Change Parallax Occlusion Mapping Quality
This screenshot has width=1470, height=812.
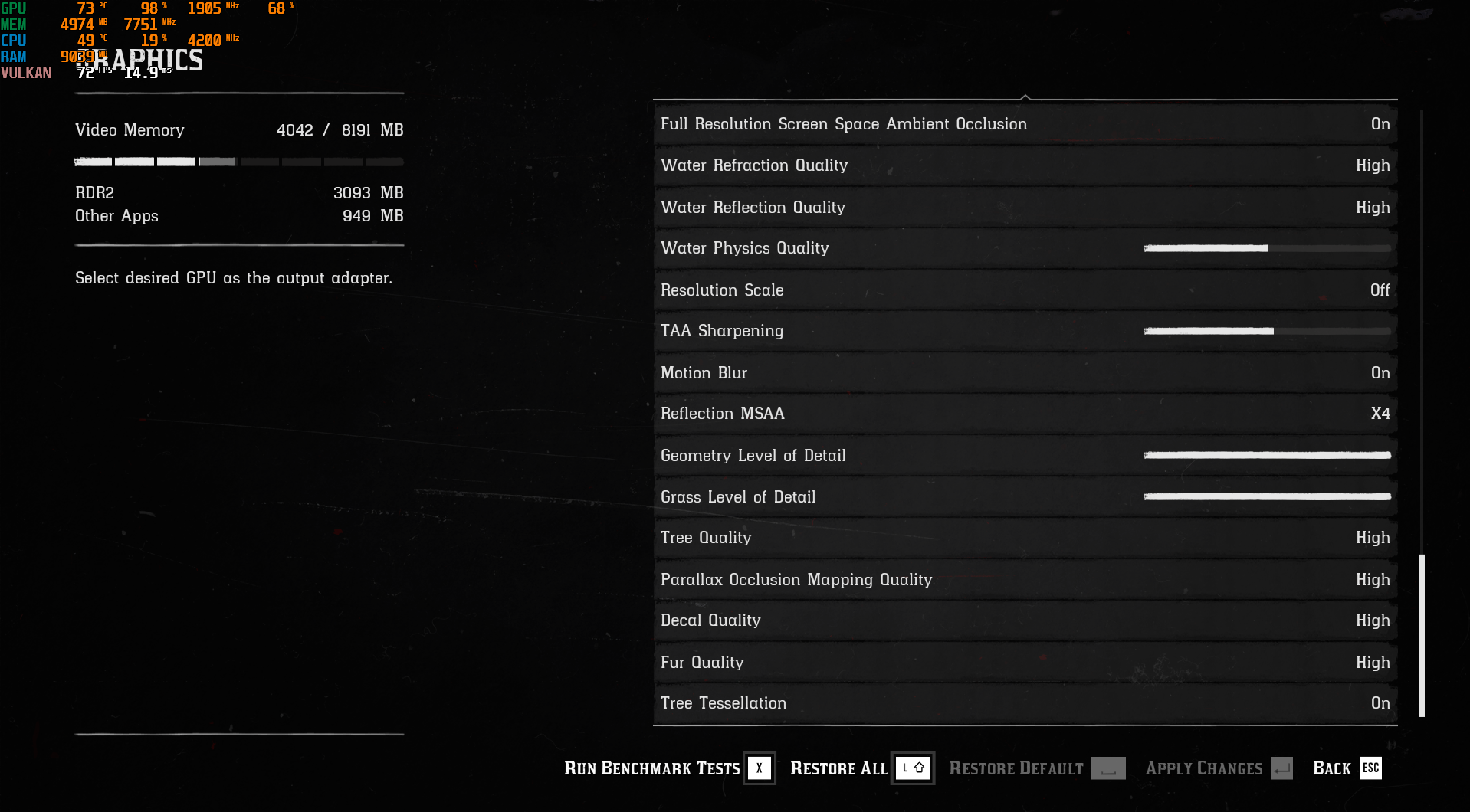point(1025,580)
